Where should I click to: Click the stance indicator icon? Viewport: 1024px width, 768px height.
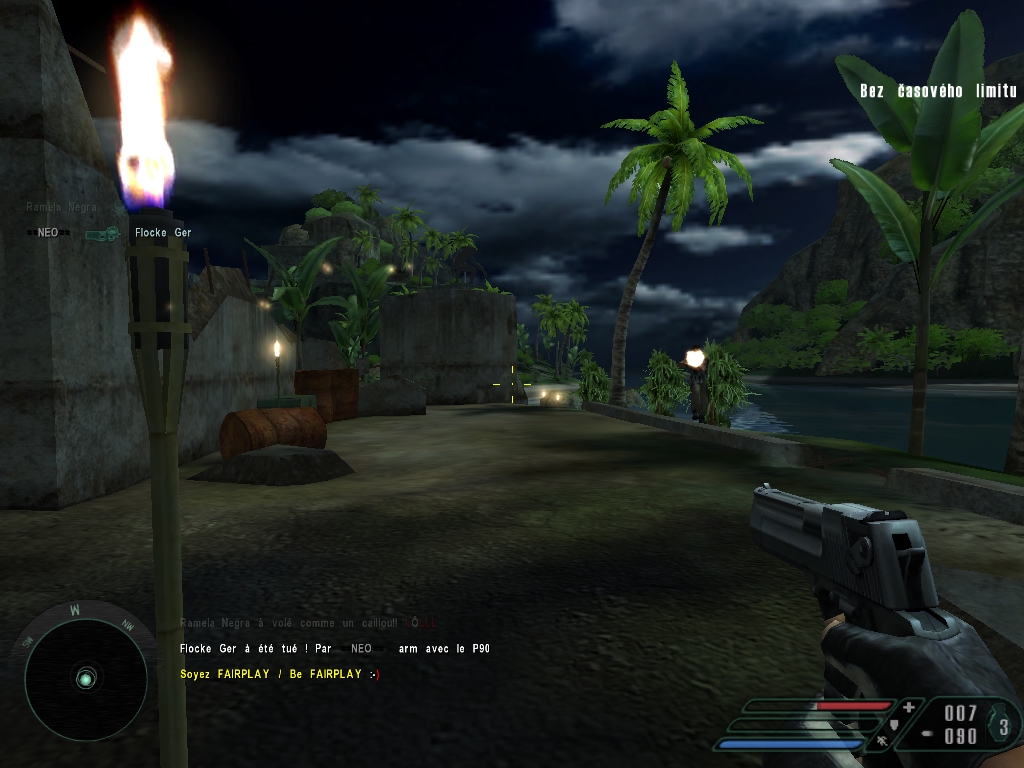[x=882, y=740]
